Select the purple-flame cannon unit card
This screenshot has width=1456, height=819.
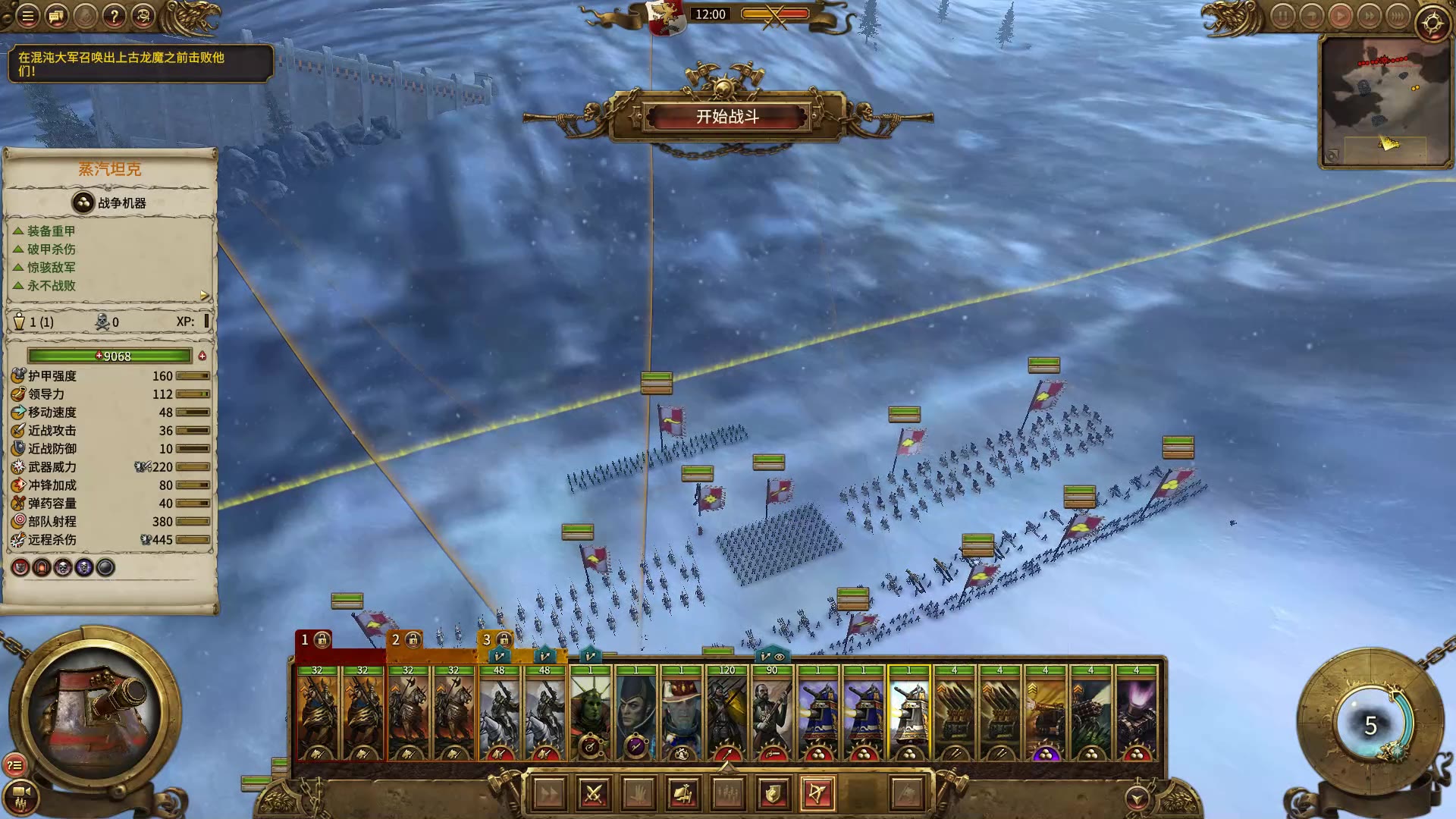1136,713
